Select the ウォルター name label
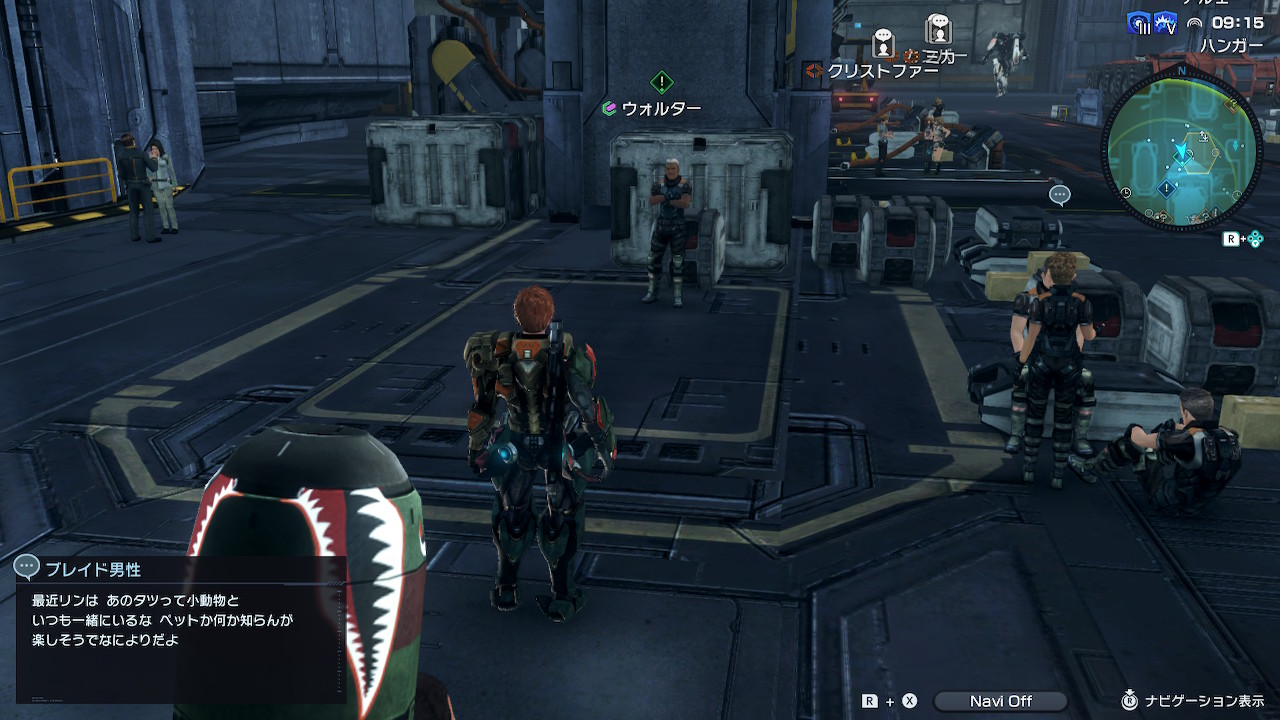This screenshot has width=1280, height=720. coord(661,108)
